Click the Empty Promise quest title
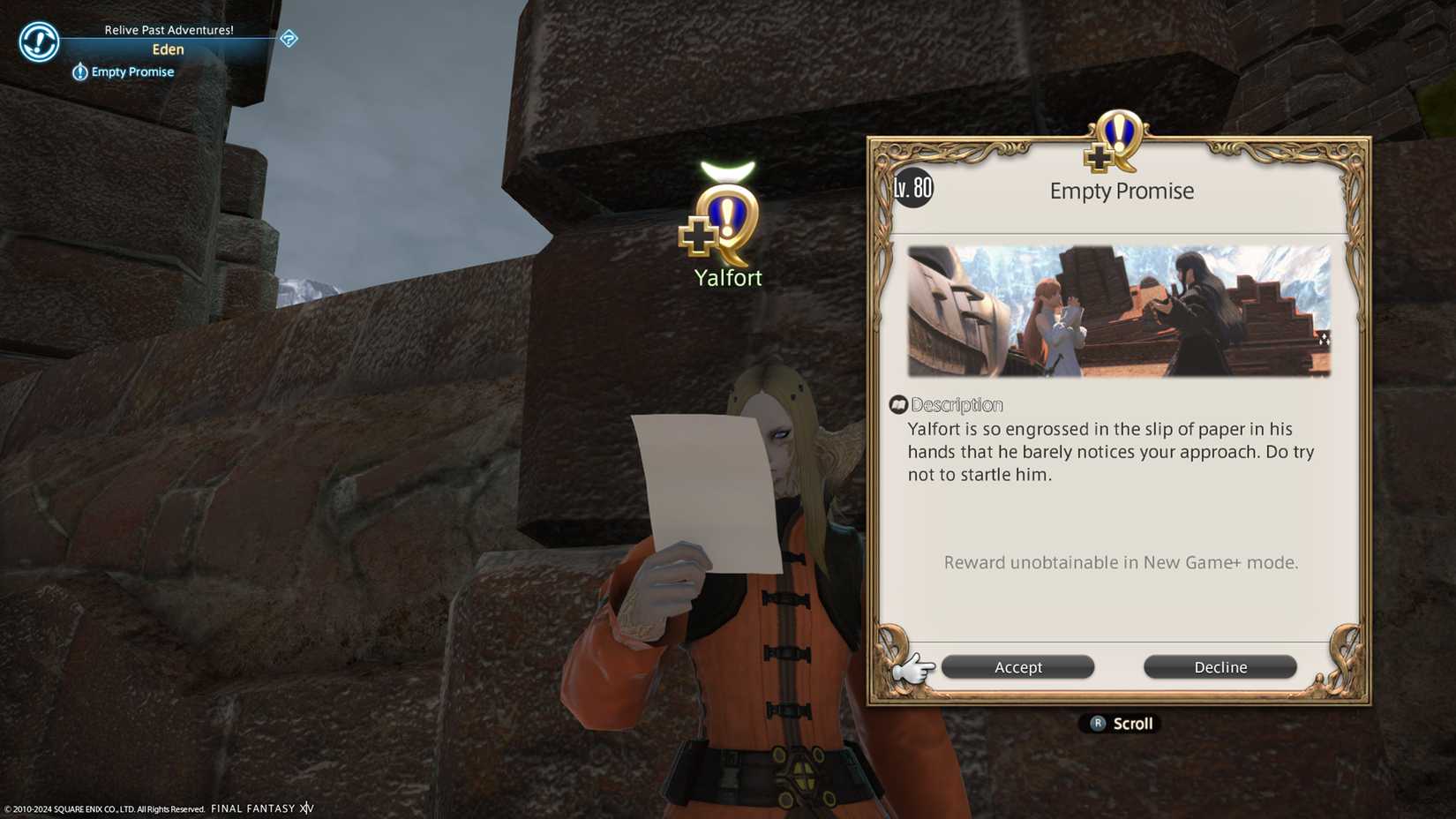The height and width of the screenshot is (819, 1456). pos(1121,191)
